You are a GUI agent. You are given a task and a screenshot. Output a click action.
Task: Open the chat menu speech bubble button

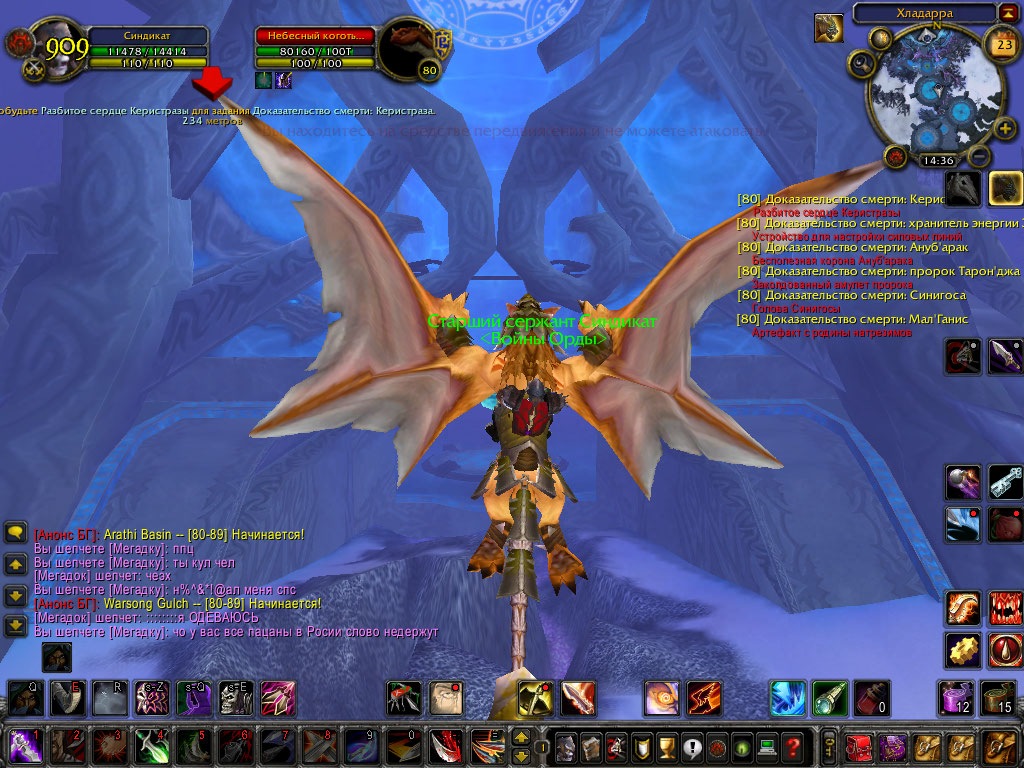click(15, 533)
